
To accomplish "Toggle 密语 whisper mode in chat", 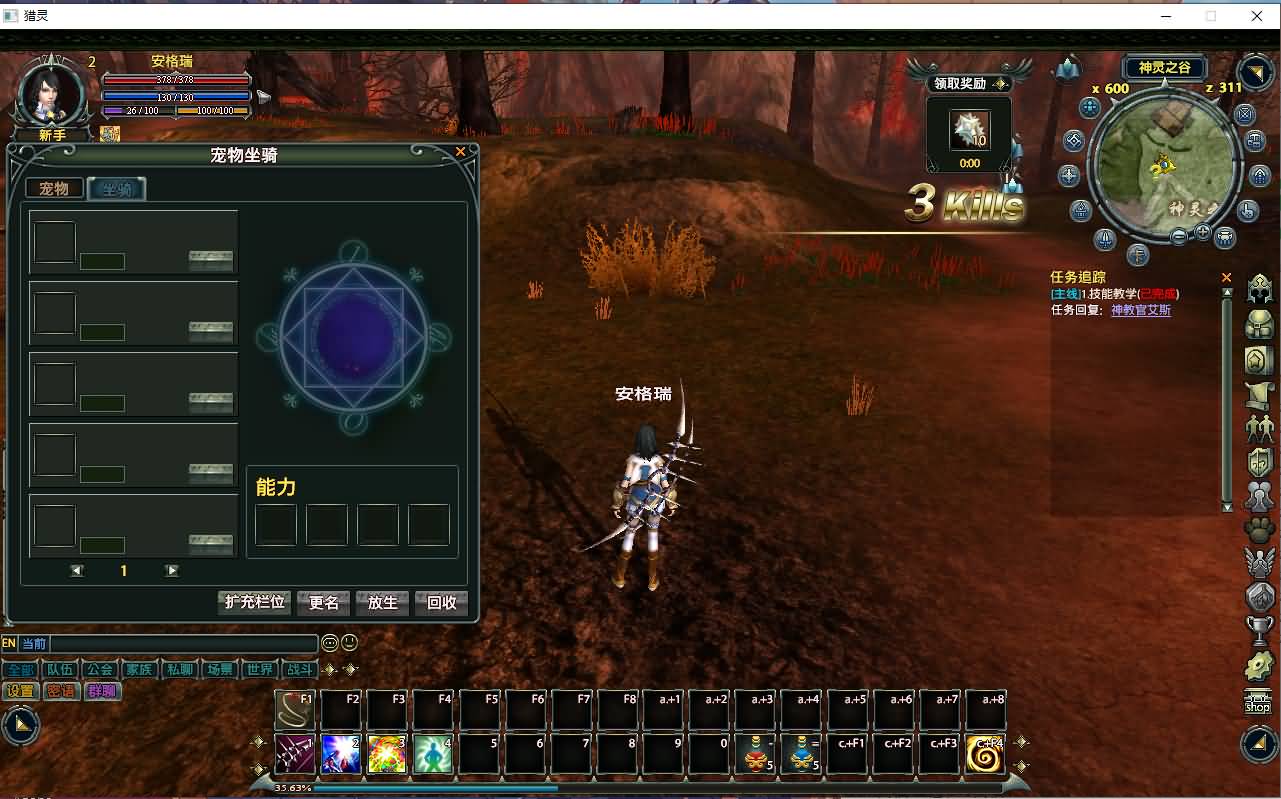I will 62,690.
